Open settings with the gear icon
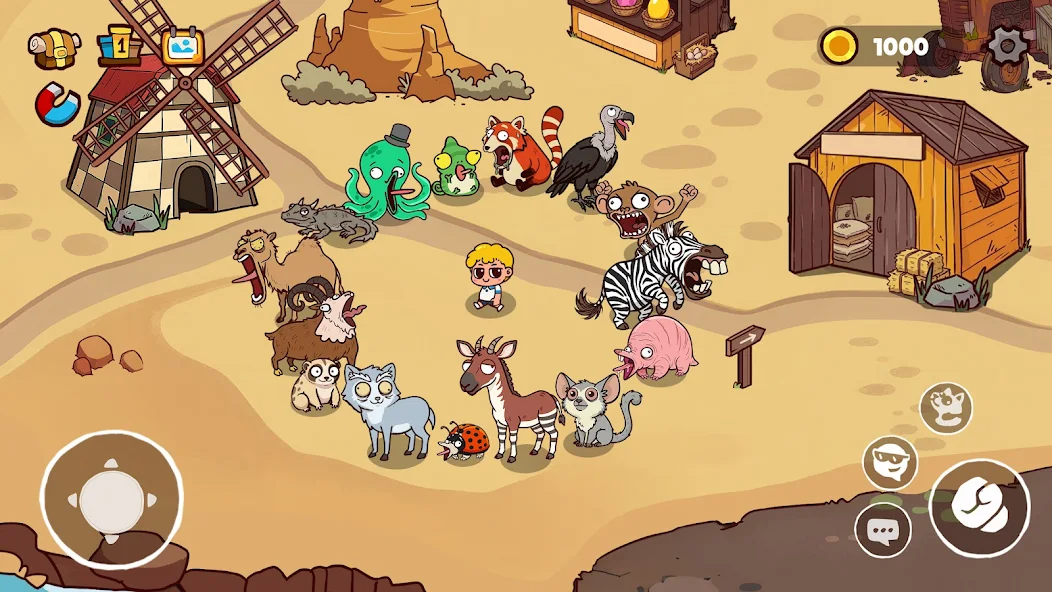 (x=1005, y=46)
